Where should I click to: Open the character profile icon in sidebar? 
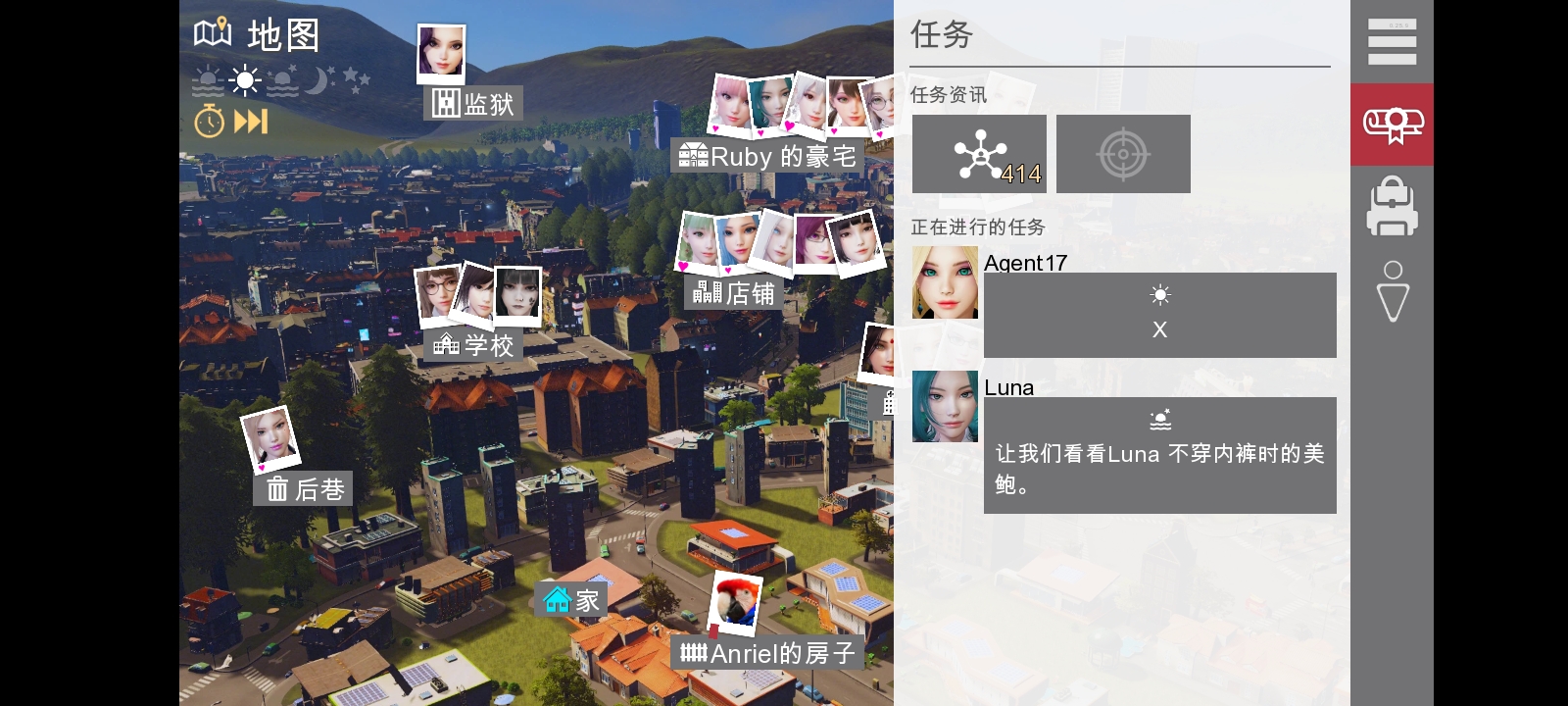1392,289
